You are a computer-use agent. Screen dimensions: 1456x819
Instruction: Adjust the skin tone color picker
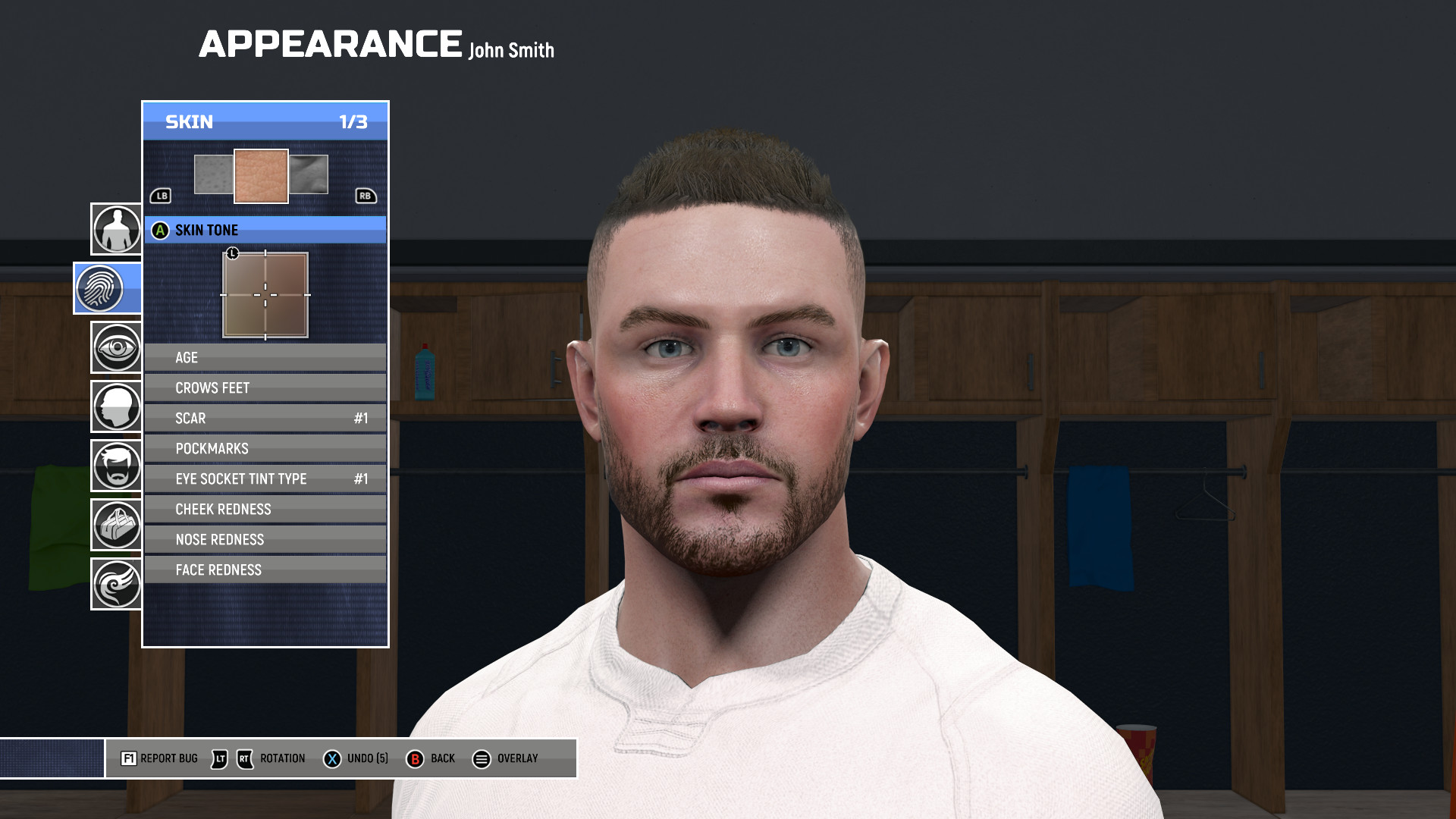(x=265, y=295)
